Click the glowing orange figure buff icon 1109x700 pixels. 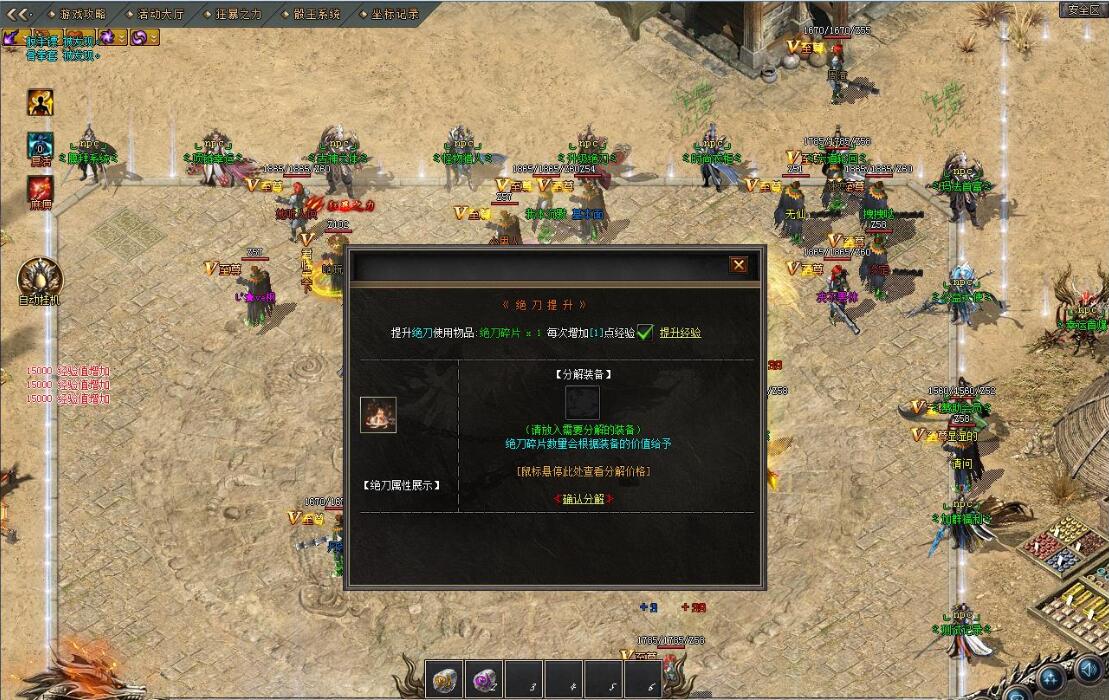pos(40,102)
